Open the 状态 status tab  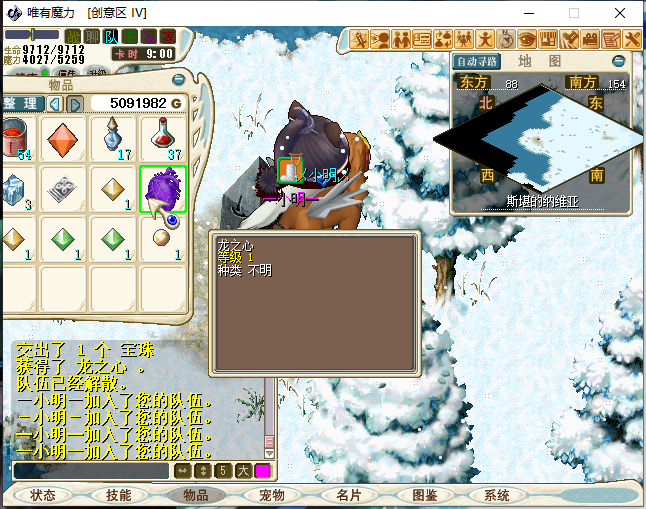click(43, 495)
